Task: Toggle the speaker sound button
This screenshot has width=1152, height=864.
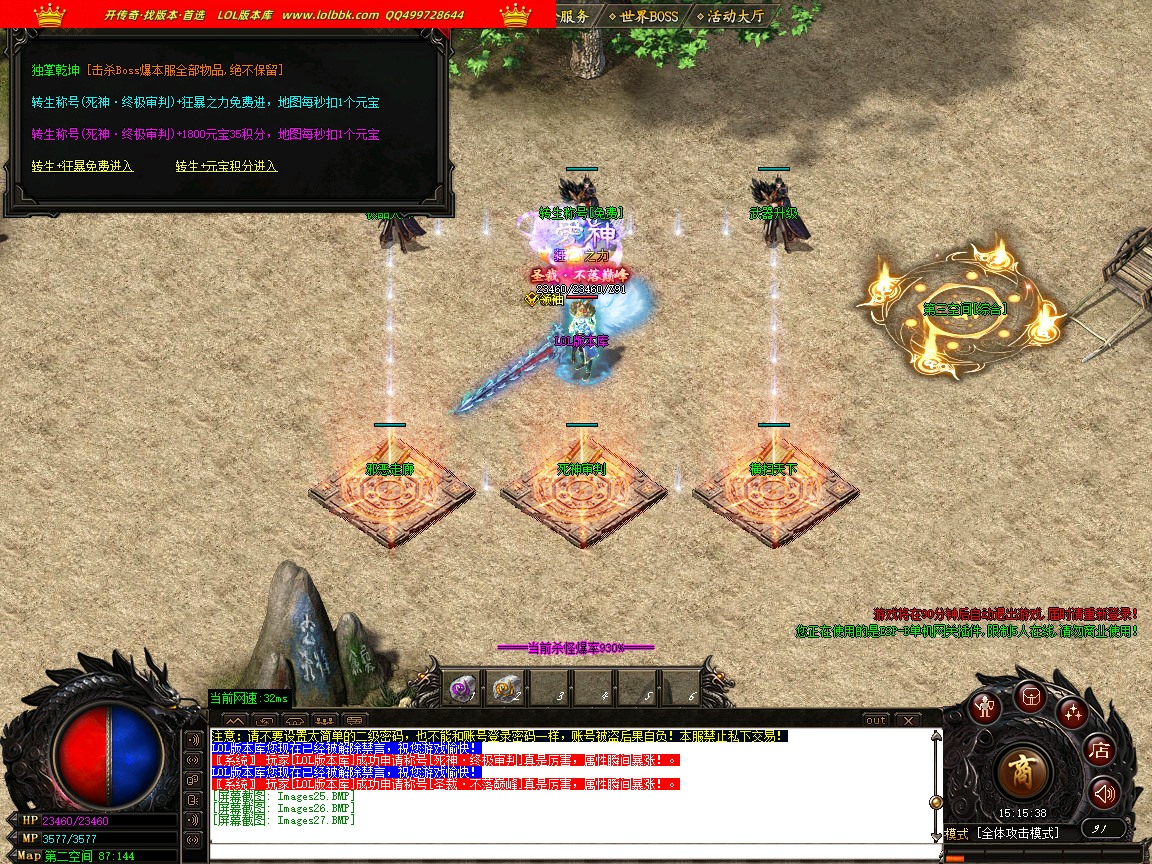Action: coord(1103,794)
